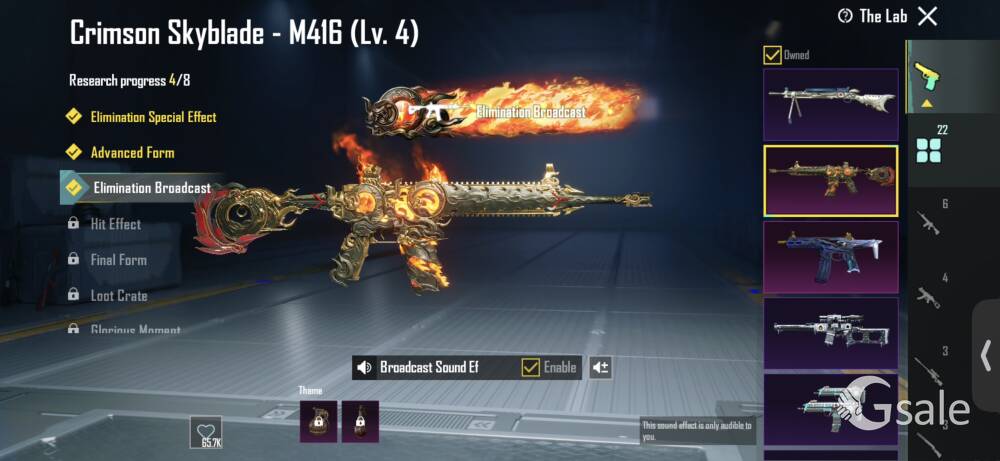The height and width of the screenshot is (461, 1000).
Task: Close The Lab screen
Action: pyautogui.click(x=928, y=16)
